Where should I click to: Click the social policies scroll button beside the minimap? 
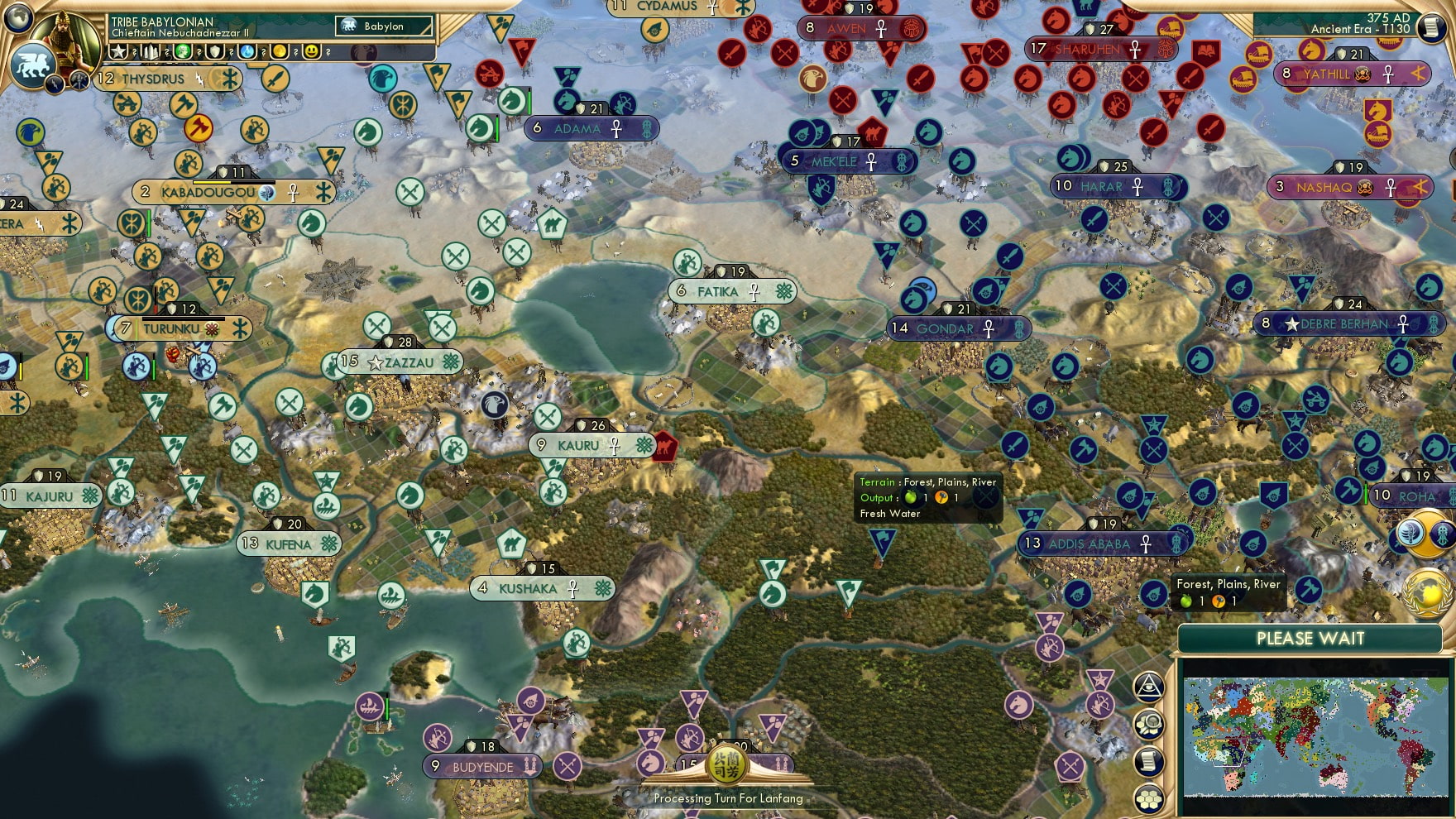pos(1150,760)
